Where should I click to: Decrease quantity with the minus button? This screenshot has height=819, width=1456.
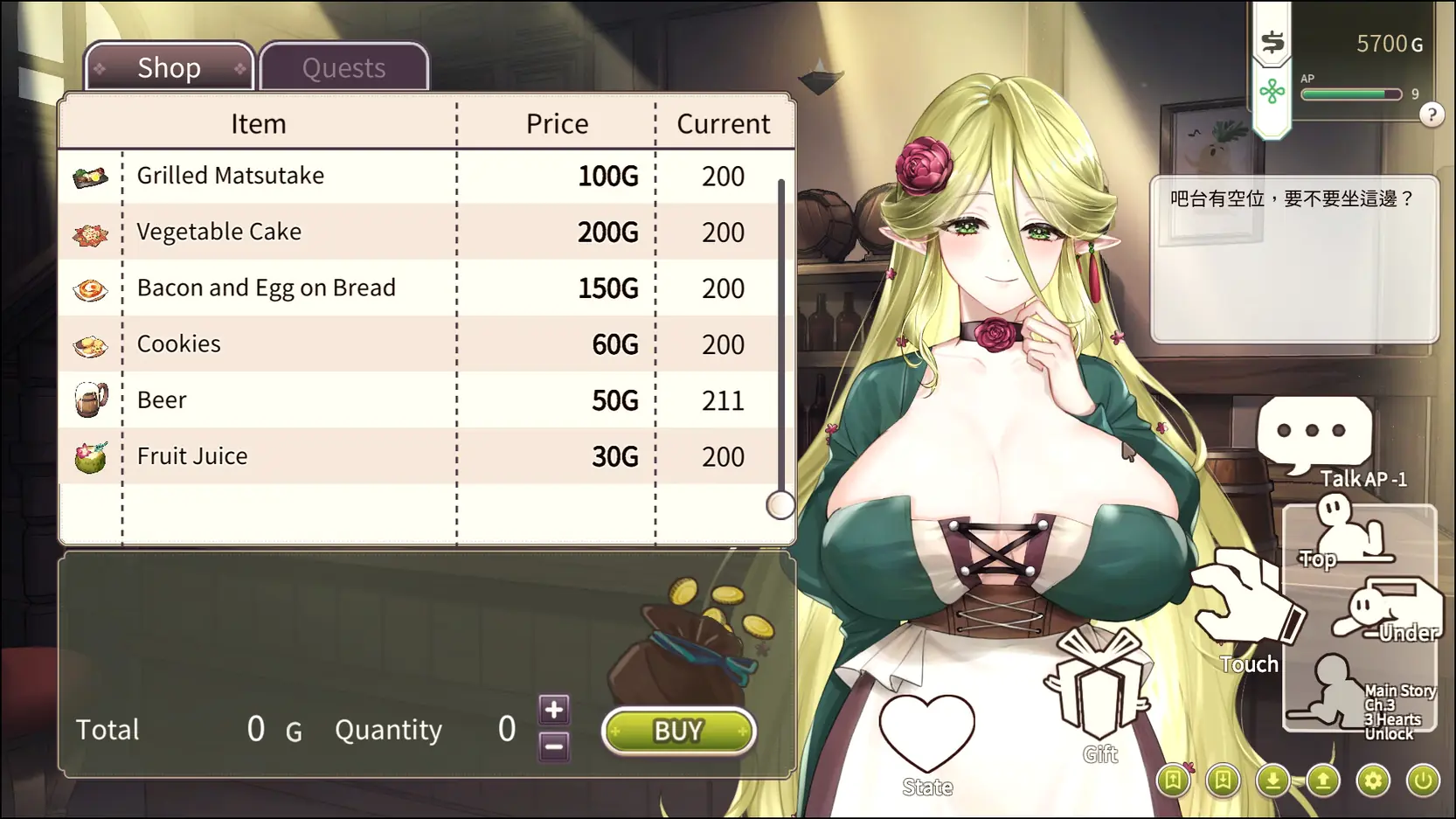554,747
